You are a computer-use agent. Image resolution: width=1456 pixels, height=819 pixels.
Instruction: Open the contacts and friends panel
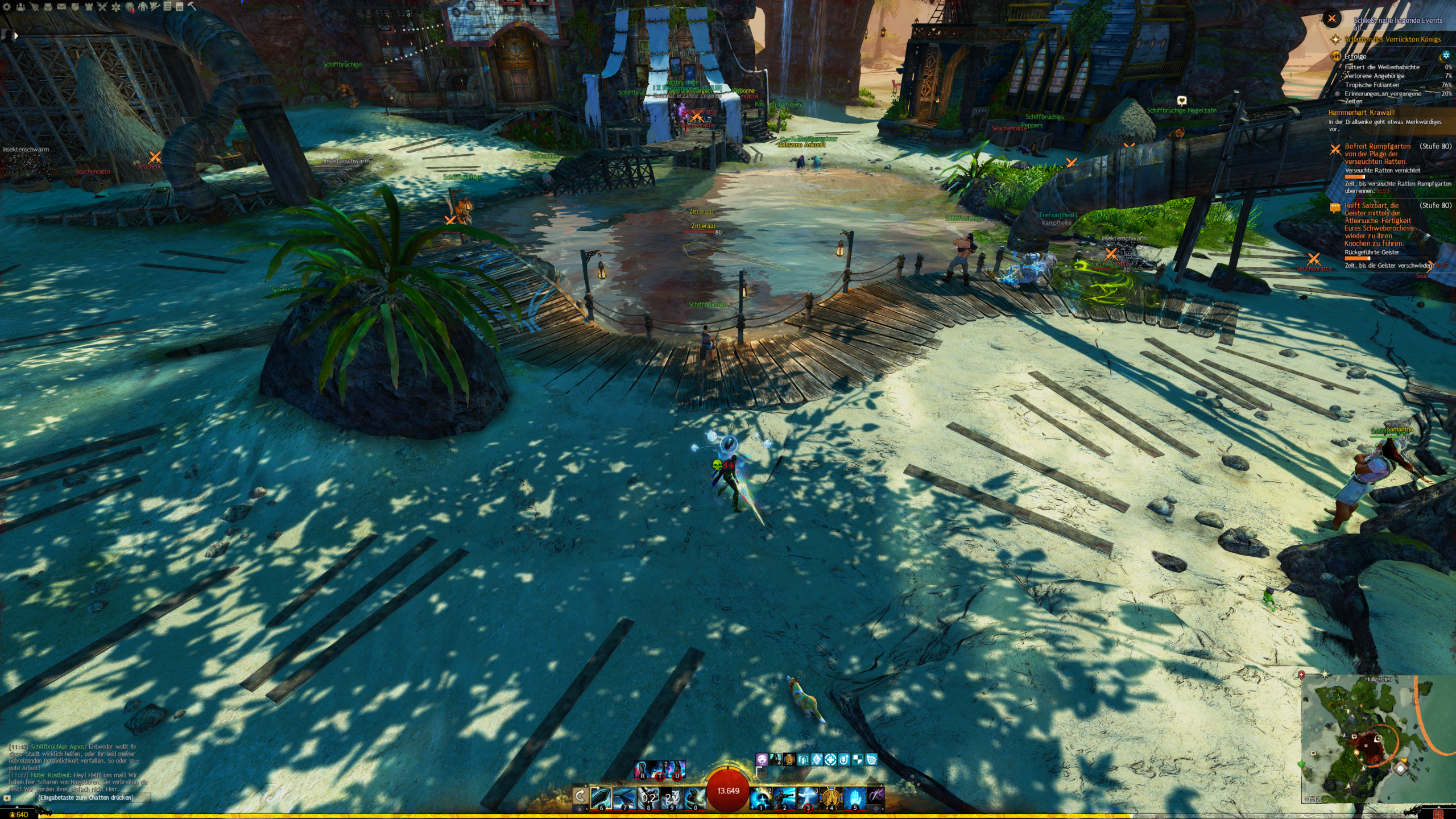click(20, 7)
